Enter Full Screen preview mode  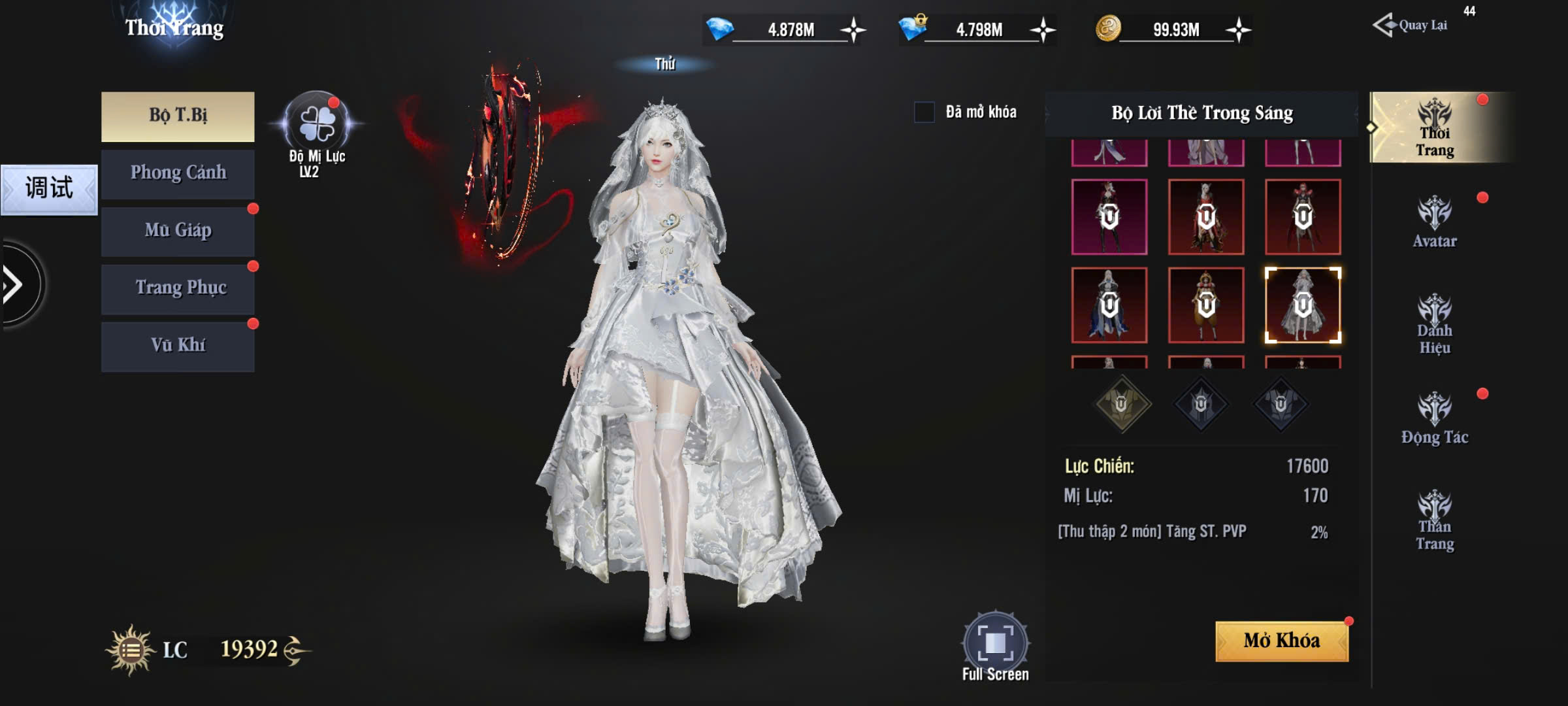(995, 643)
